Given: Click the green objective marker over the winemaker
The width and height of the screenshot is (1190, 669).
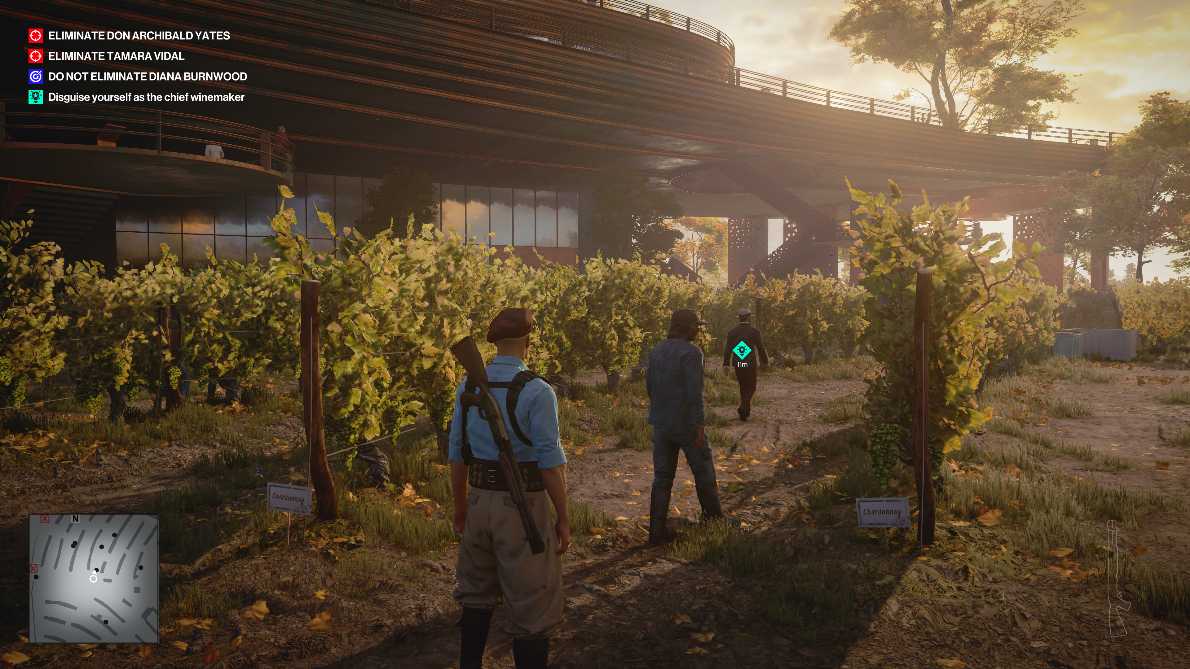Looking at the screenshot, I should point(741,350).
